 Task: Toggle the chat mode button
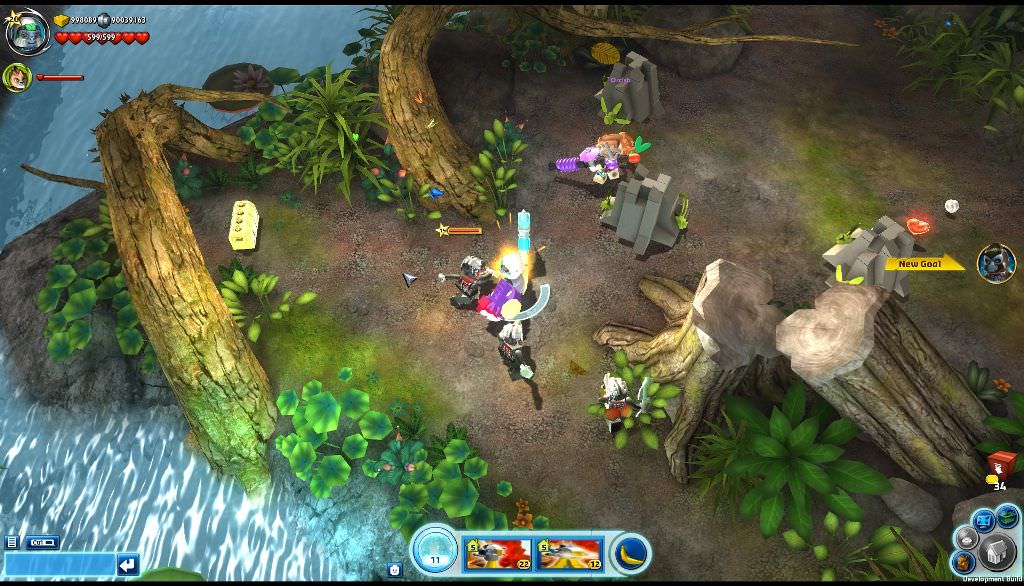(43, 542)
